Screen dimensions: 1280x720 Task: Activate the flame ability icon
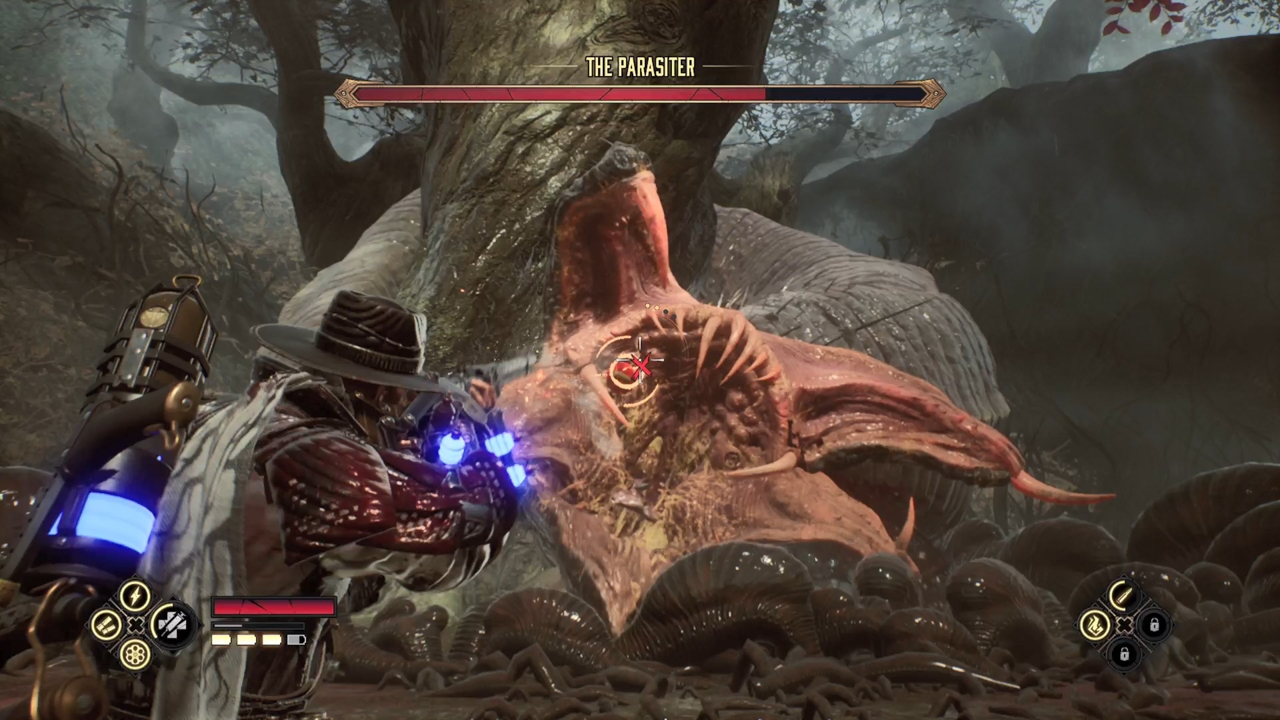click(x=1095, y=626)
